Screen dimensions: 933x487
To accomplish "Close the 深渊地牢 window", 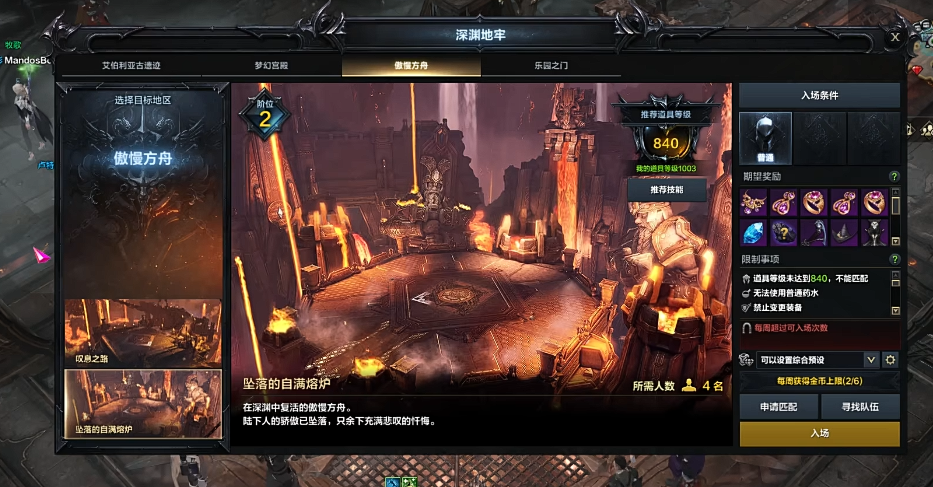I will click(895, 37).
